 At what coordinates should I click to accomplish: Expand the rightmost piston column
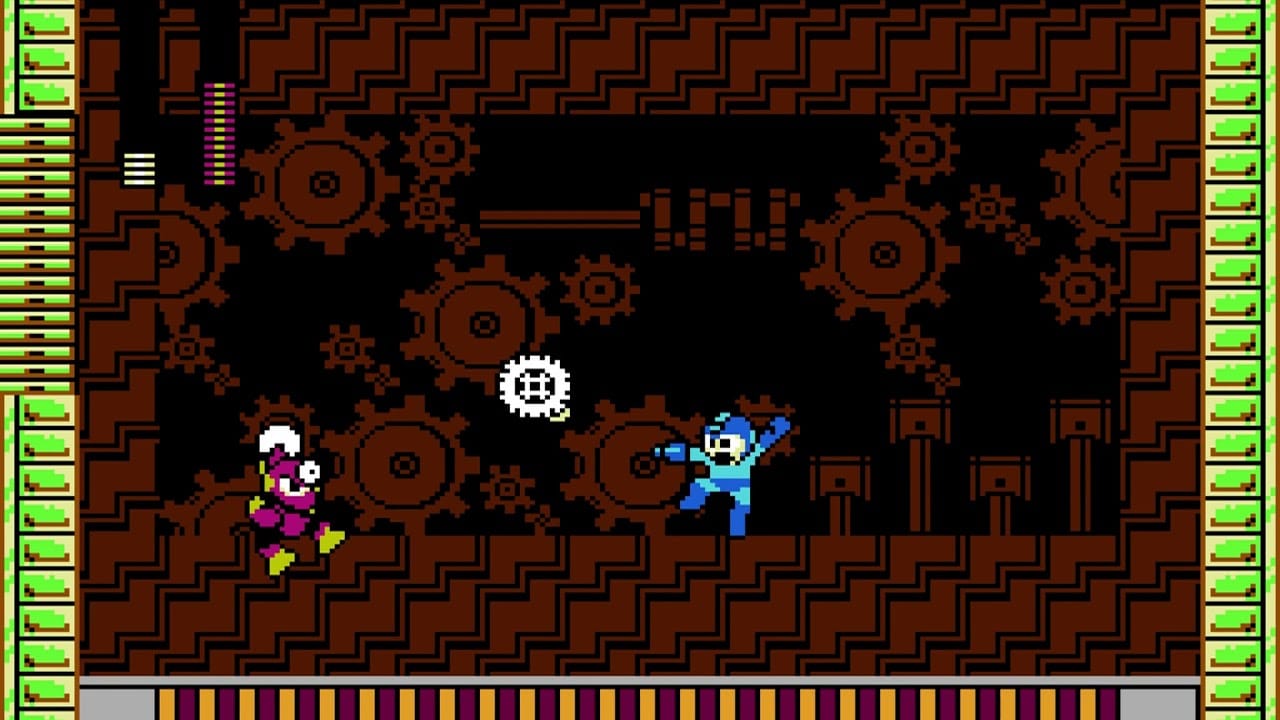pyautogui.click(x=1080, y=450)
